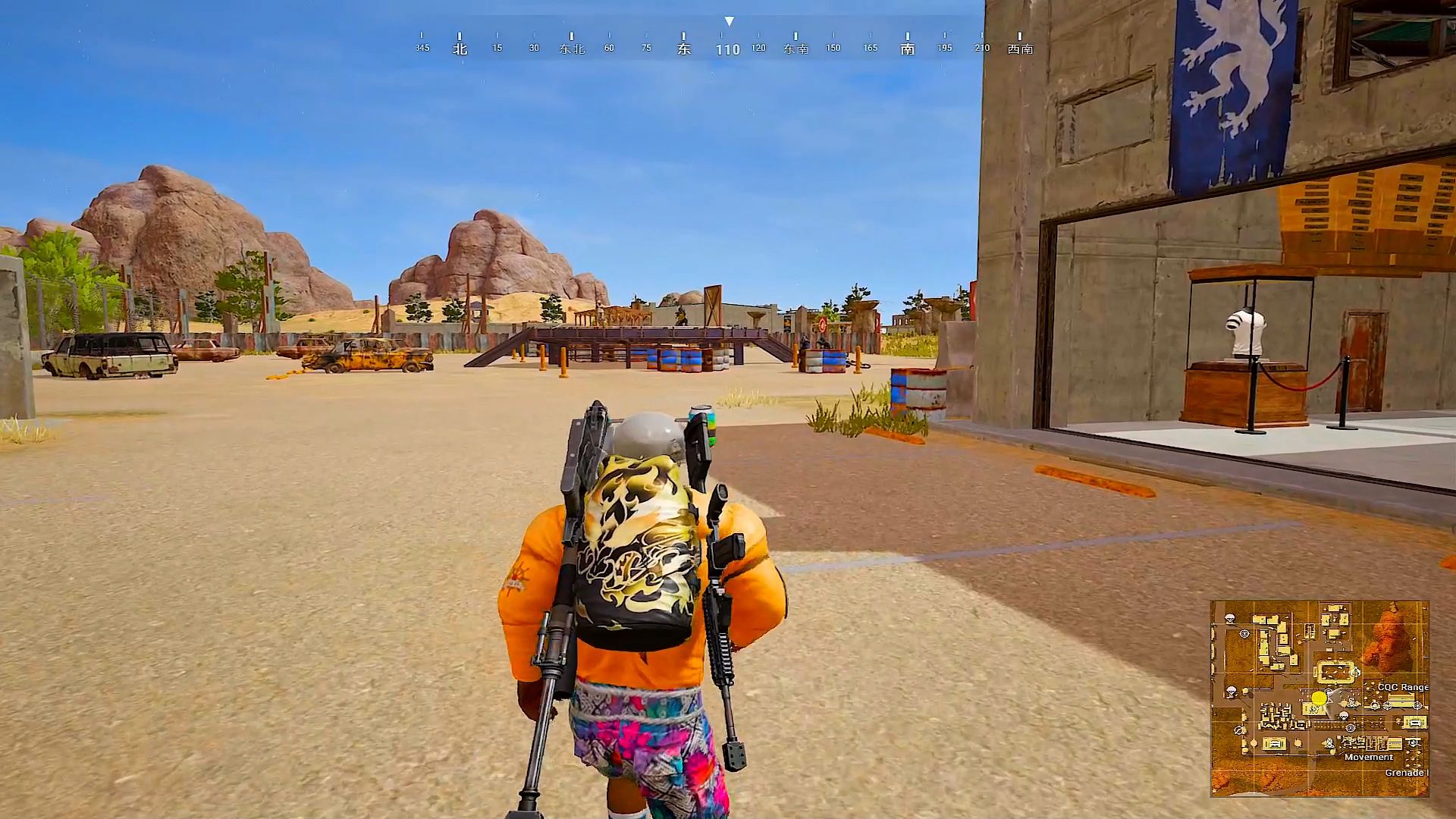Select the car icon near the Movement range
Screen dimensions: 1456x819
[x=1274, y=745]
